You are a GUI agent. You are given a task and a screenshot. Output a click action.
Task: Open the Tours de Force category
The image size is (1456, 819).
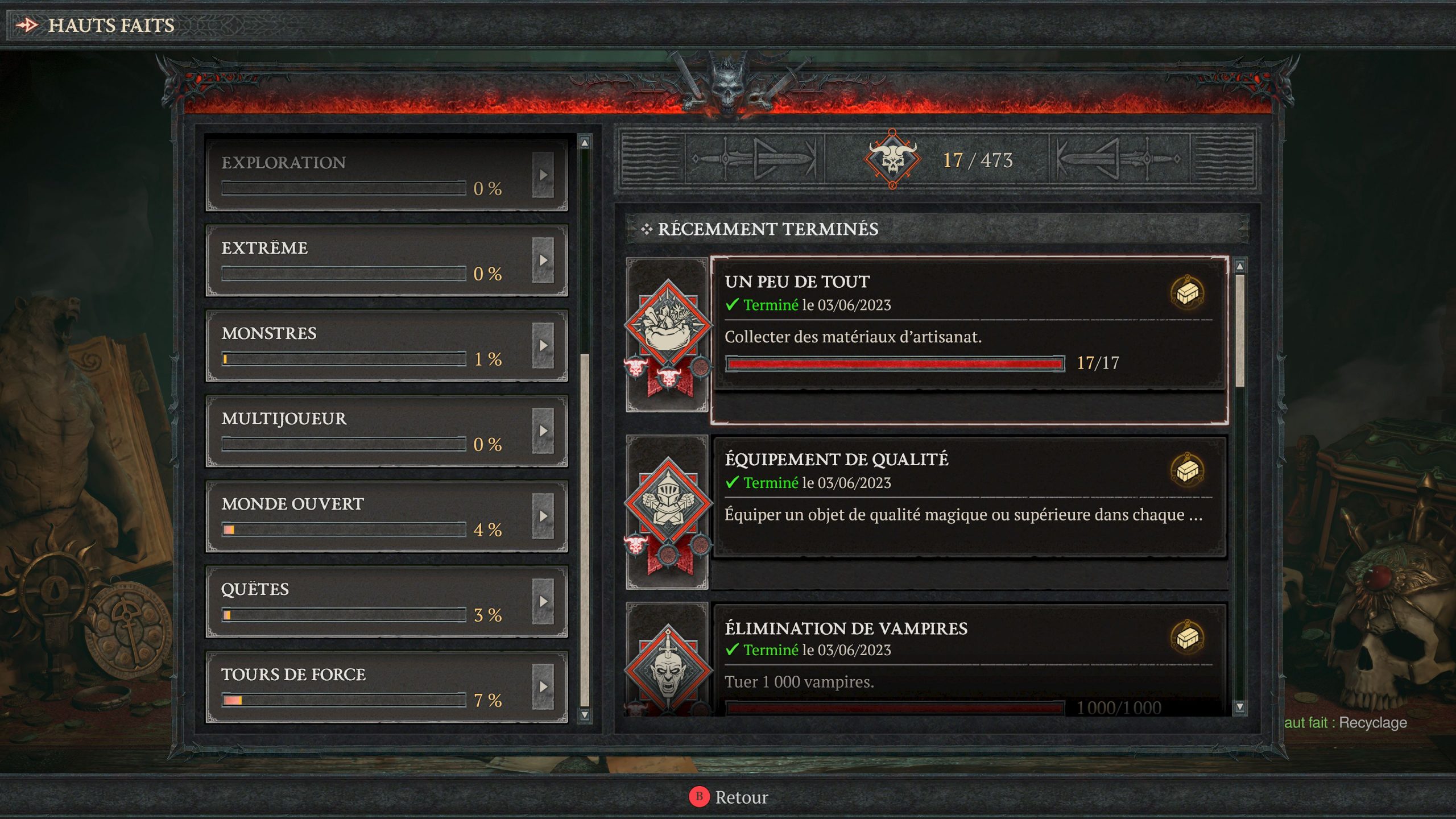(375, 686)
